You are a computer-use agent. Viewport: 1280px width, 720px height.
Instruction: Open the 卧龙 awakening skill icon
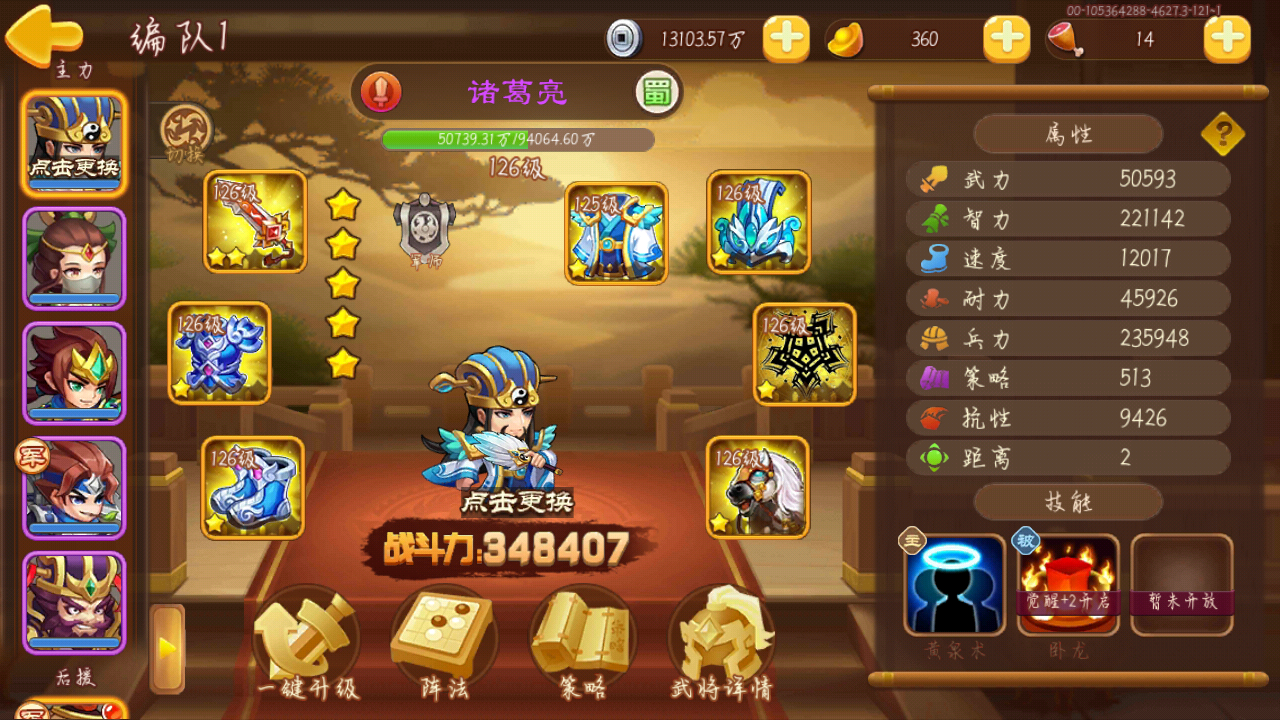1069,587
